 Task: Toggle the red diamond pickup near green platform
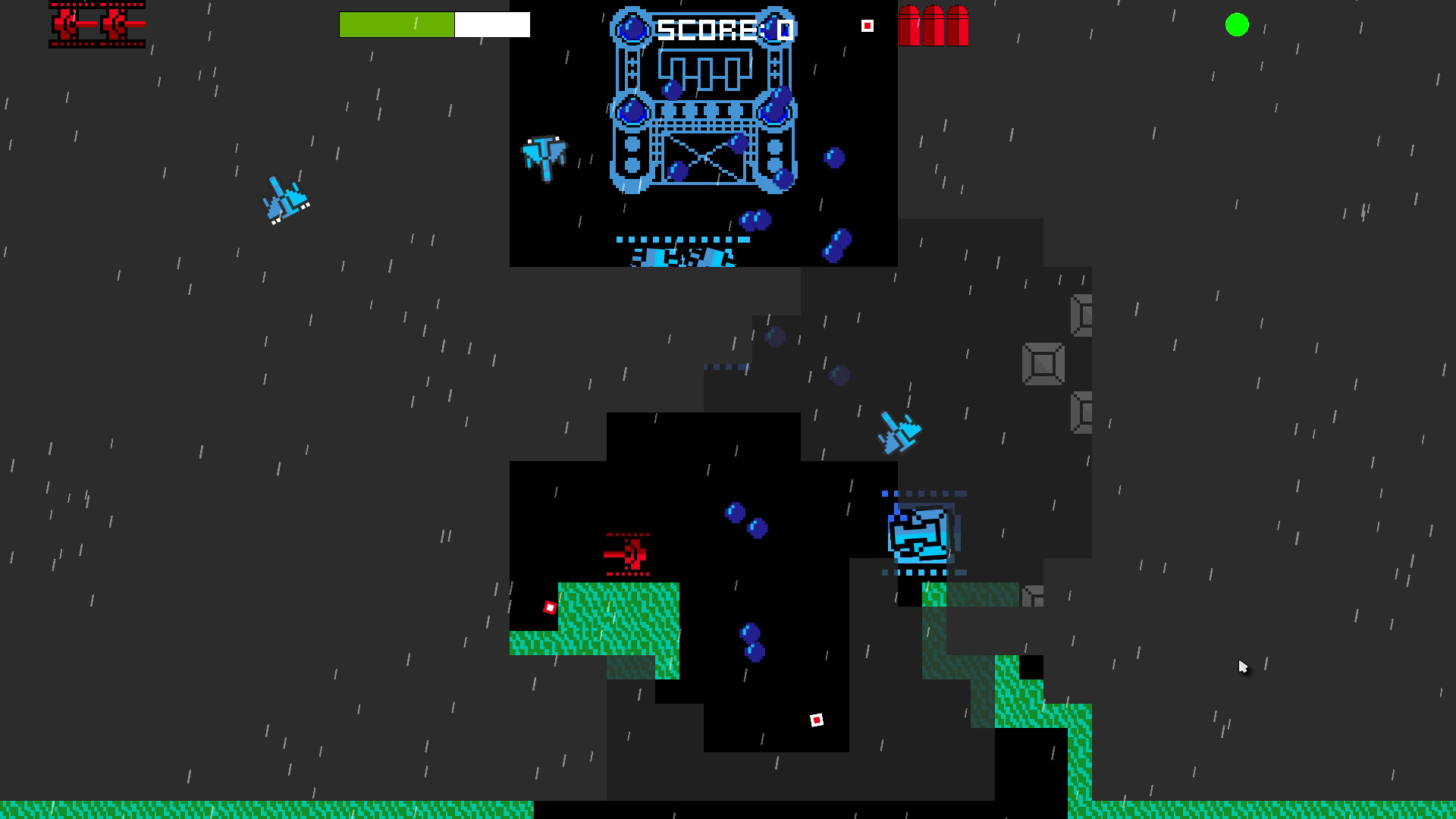549,606
